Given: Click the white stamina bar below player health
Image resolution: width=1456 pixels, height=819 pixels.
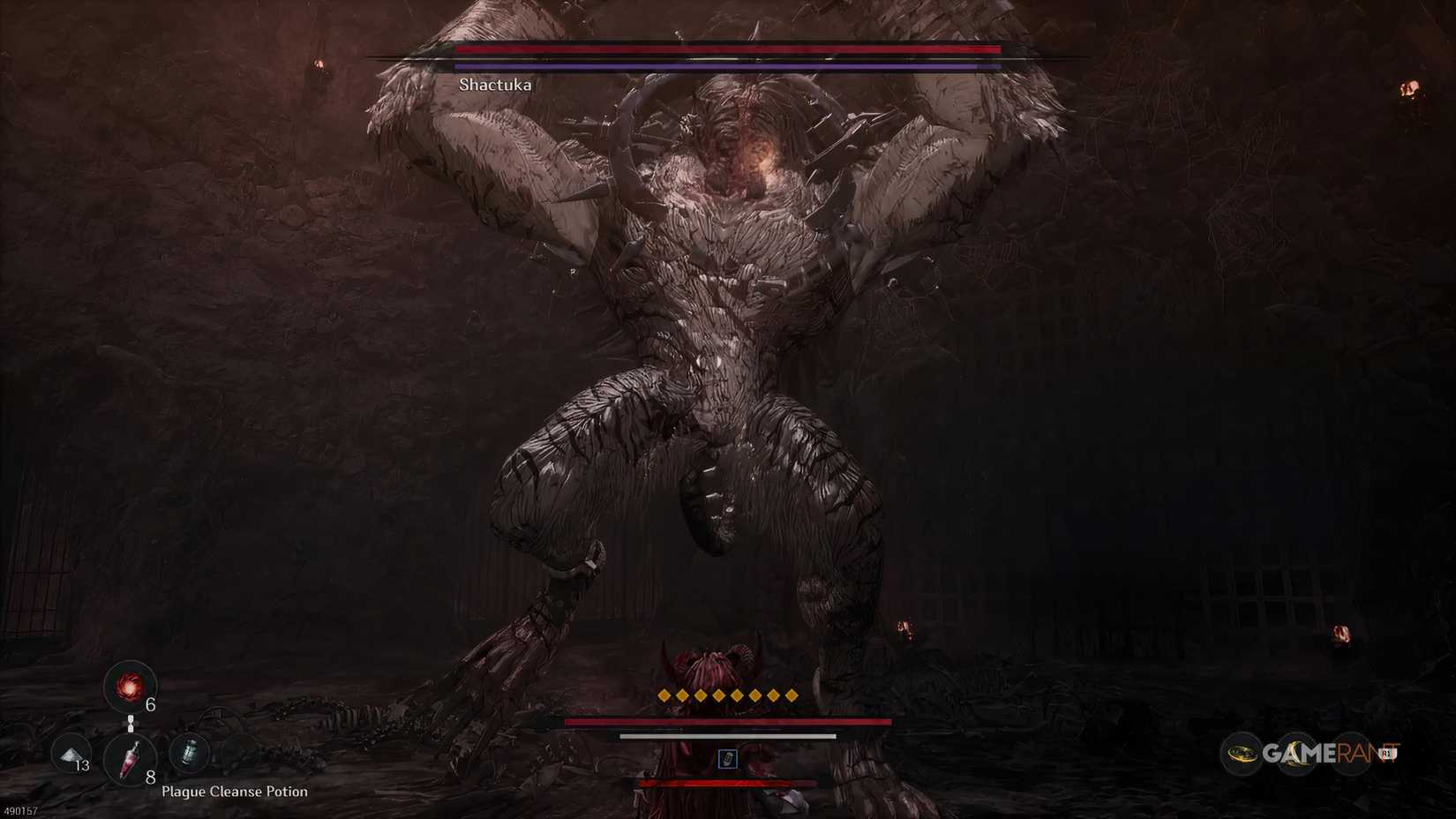Looking at the screenshot, I should pos(728,734).
